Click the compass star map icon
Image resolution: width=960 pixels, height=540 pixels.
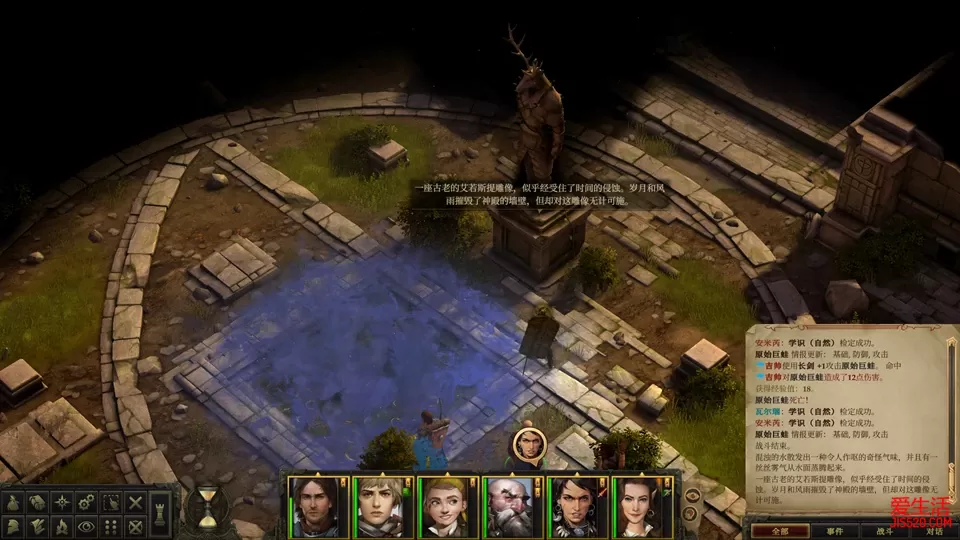pos(62,502)
